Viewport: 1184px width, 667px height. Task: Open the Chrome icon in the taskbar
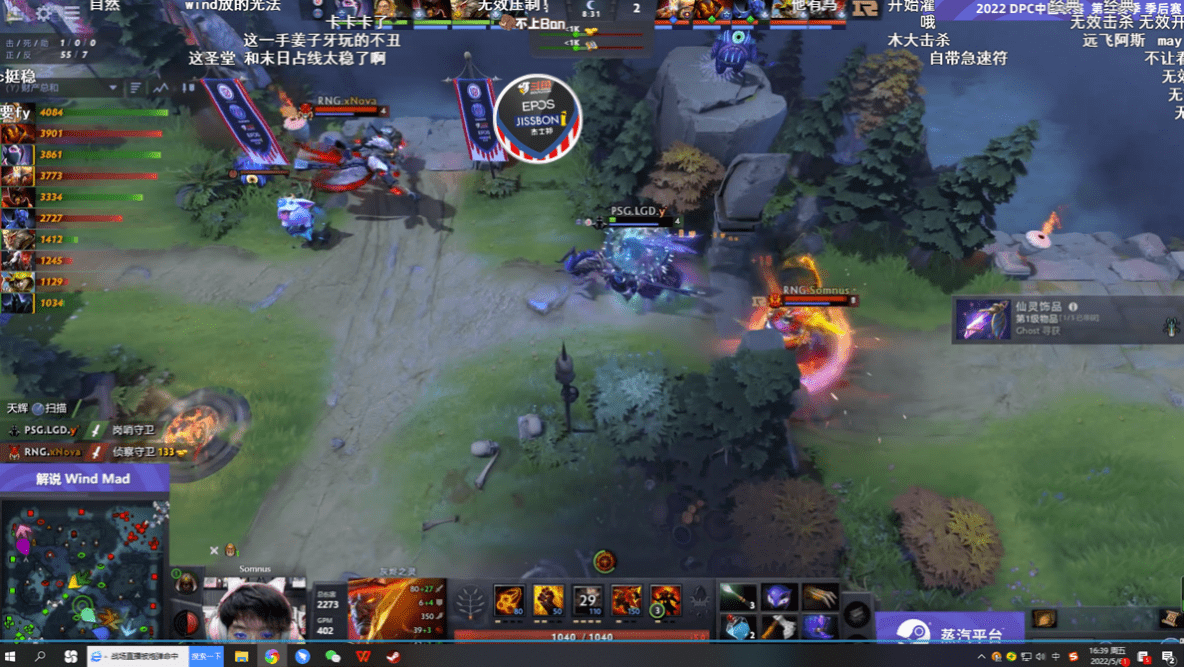click(271, 657)
